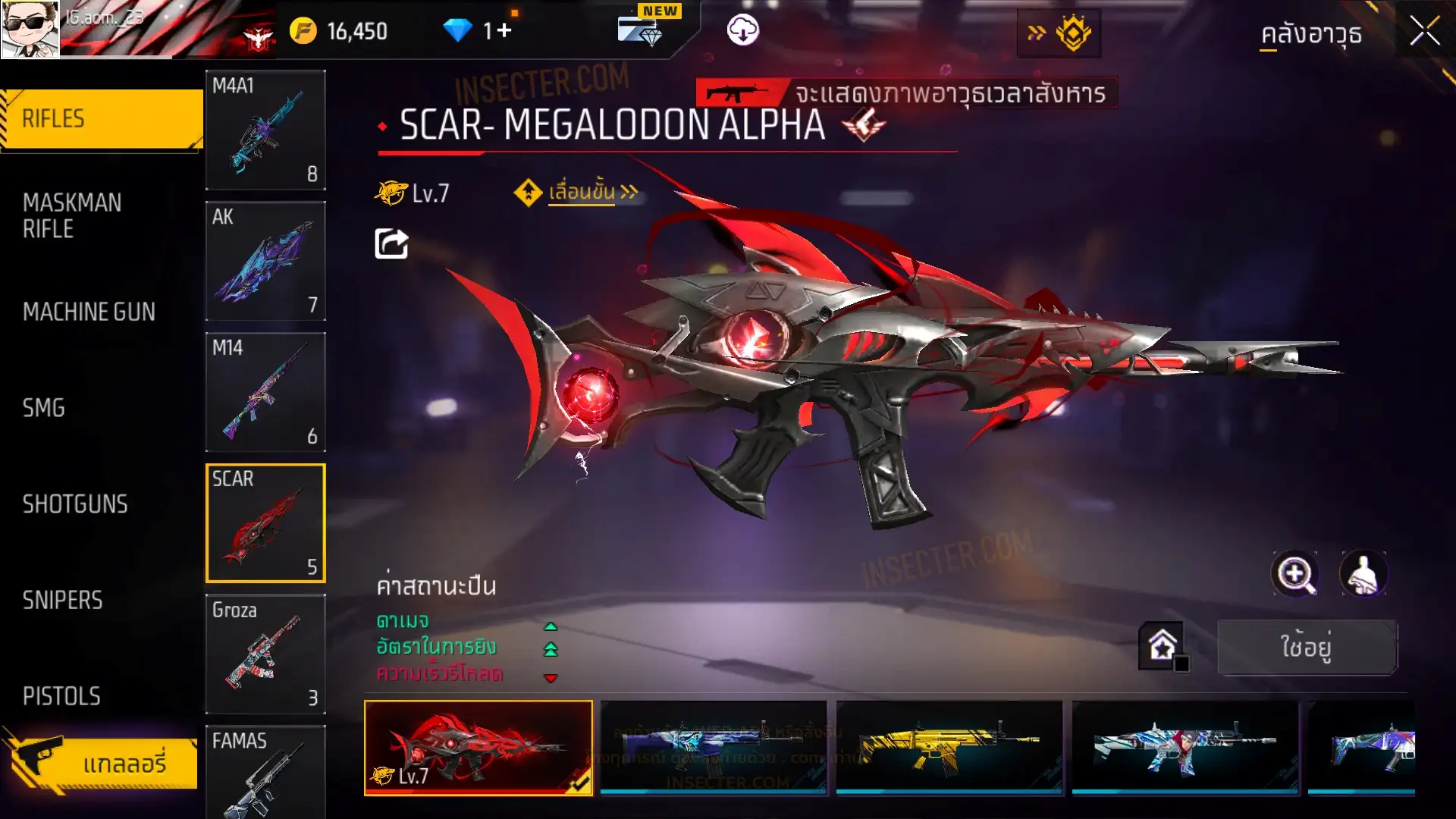The width and height of the screenshot is (1456, 819).
Task: Add diamonds with the plus button
Action: (504, 31)
